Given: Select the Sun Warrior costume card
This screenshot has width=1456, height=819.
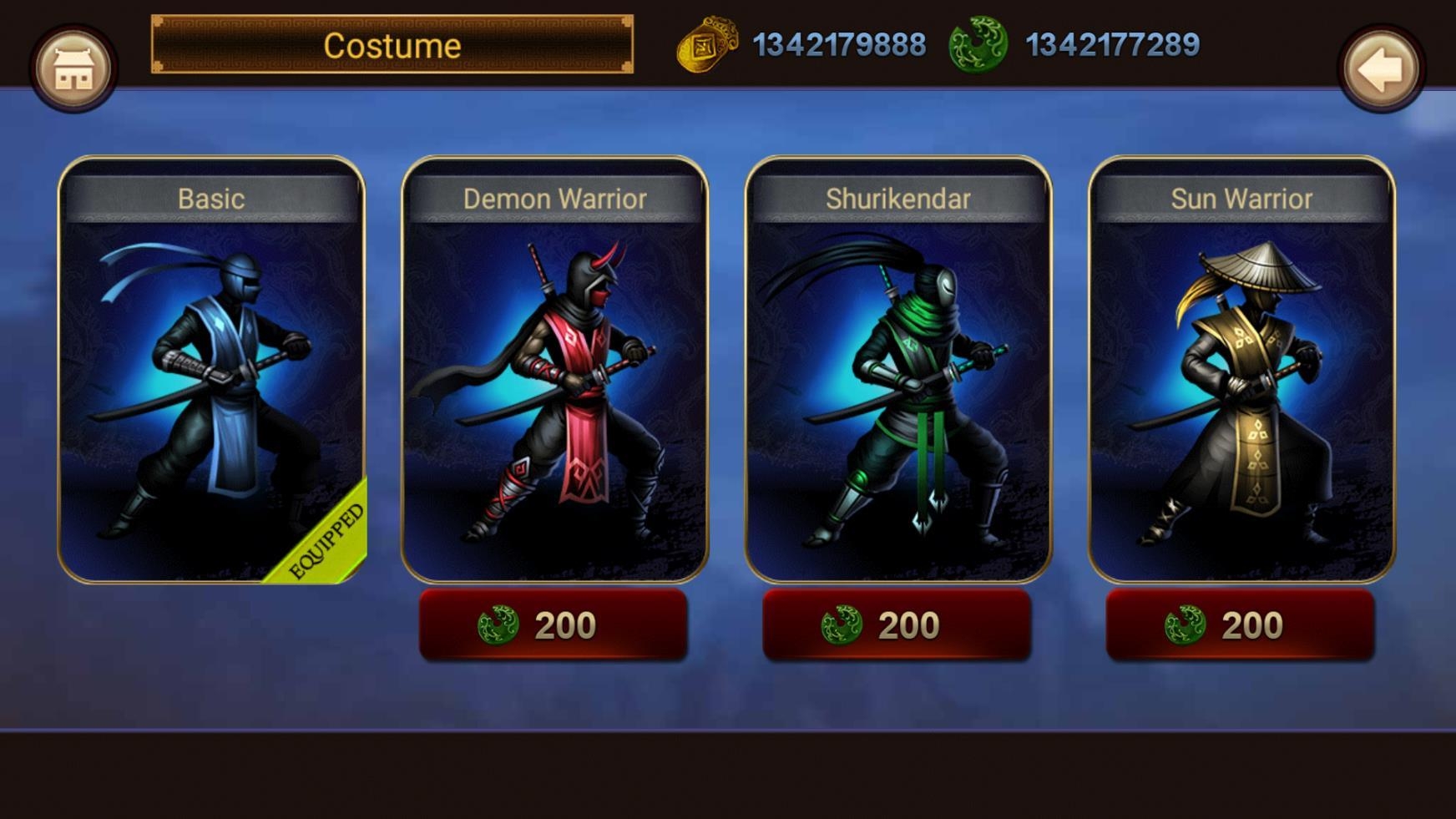Looking at the screenshot, I should tap(1241, 369).
